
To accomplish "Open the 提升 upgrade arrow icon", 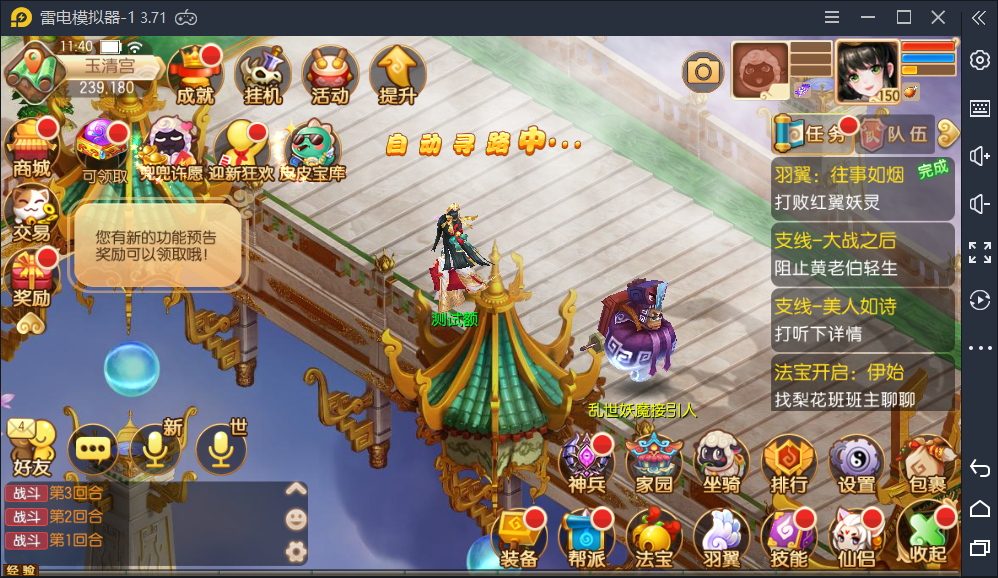I will [x=397, y=75].
